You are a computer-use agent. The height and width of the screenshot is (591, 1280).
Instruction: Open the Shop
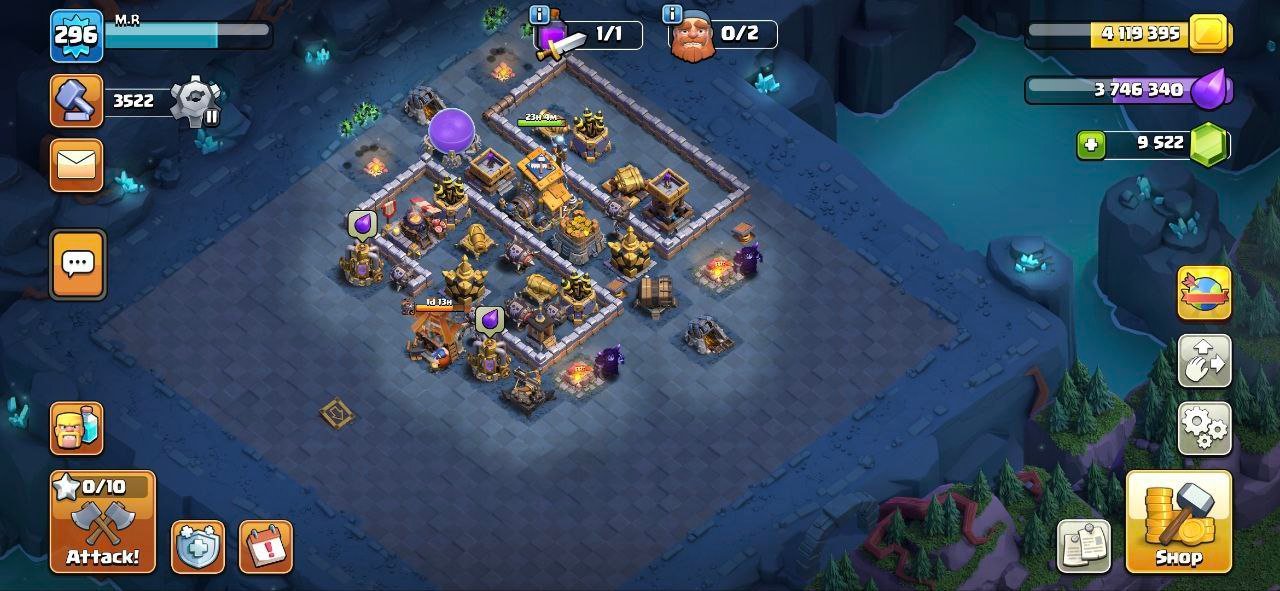click(x=1178, y=521)
